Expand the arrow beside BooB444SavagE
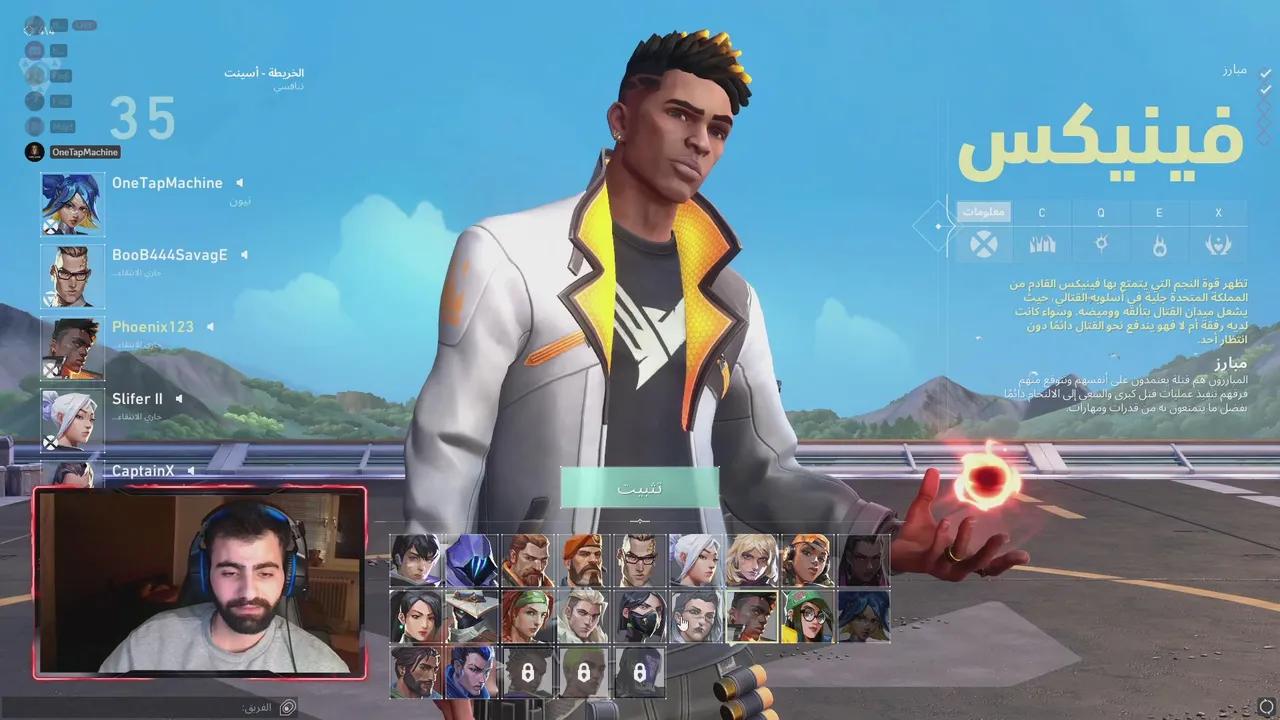 pyautogui.click(x=246, y=254)
